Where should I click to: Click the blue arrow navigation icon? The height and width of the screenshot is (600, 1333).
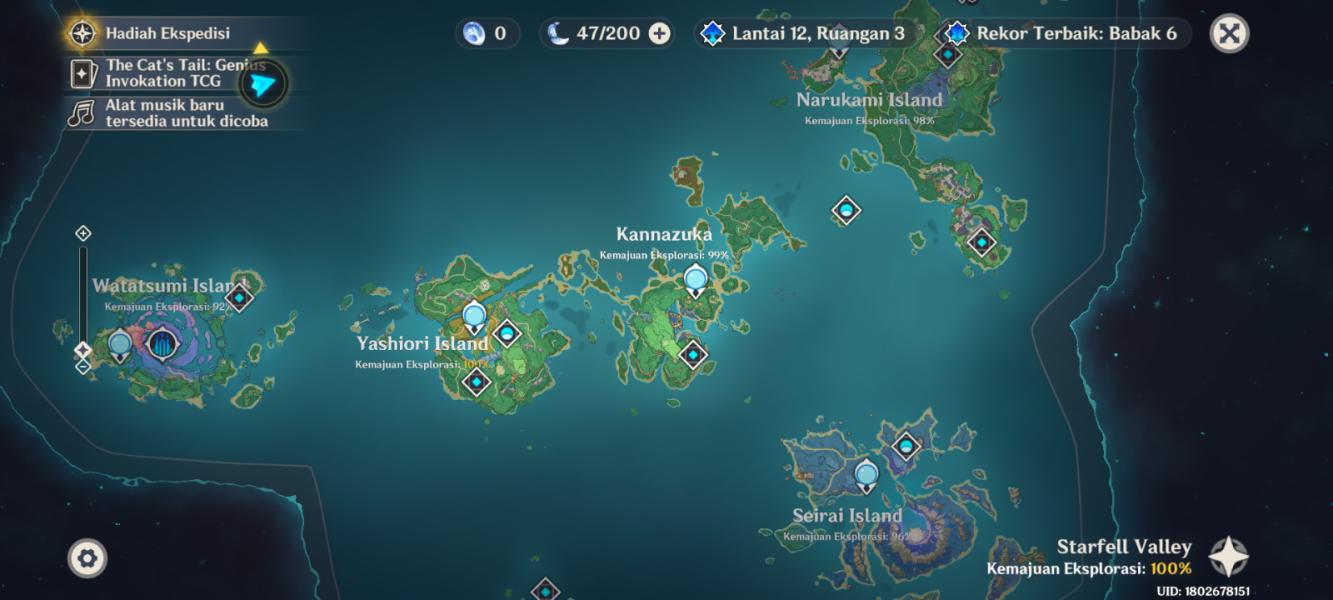click(262, 85)
